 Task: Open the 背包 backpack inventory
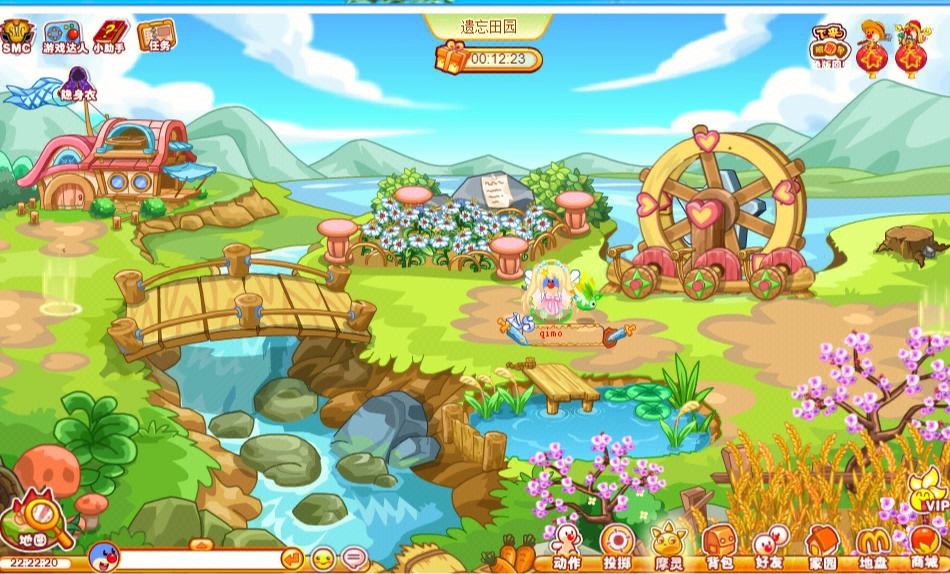(719, 548)
